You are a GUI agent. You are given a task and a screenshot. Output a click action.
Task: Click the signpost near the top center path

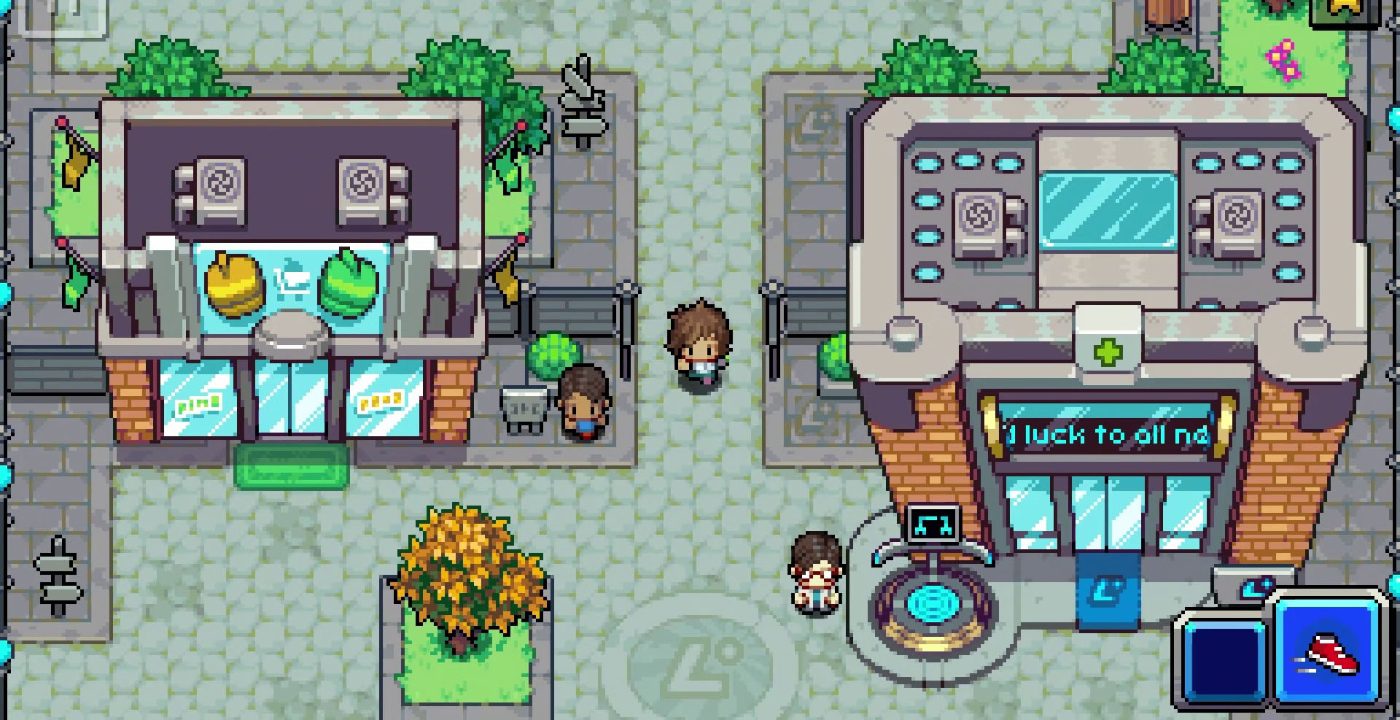click(x=584, y=97)
